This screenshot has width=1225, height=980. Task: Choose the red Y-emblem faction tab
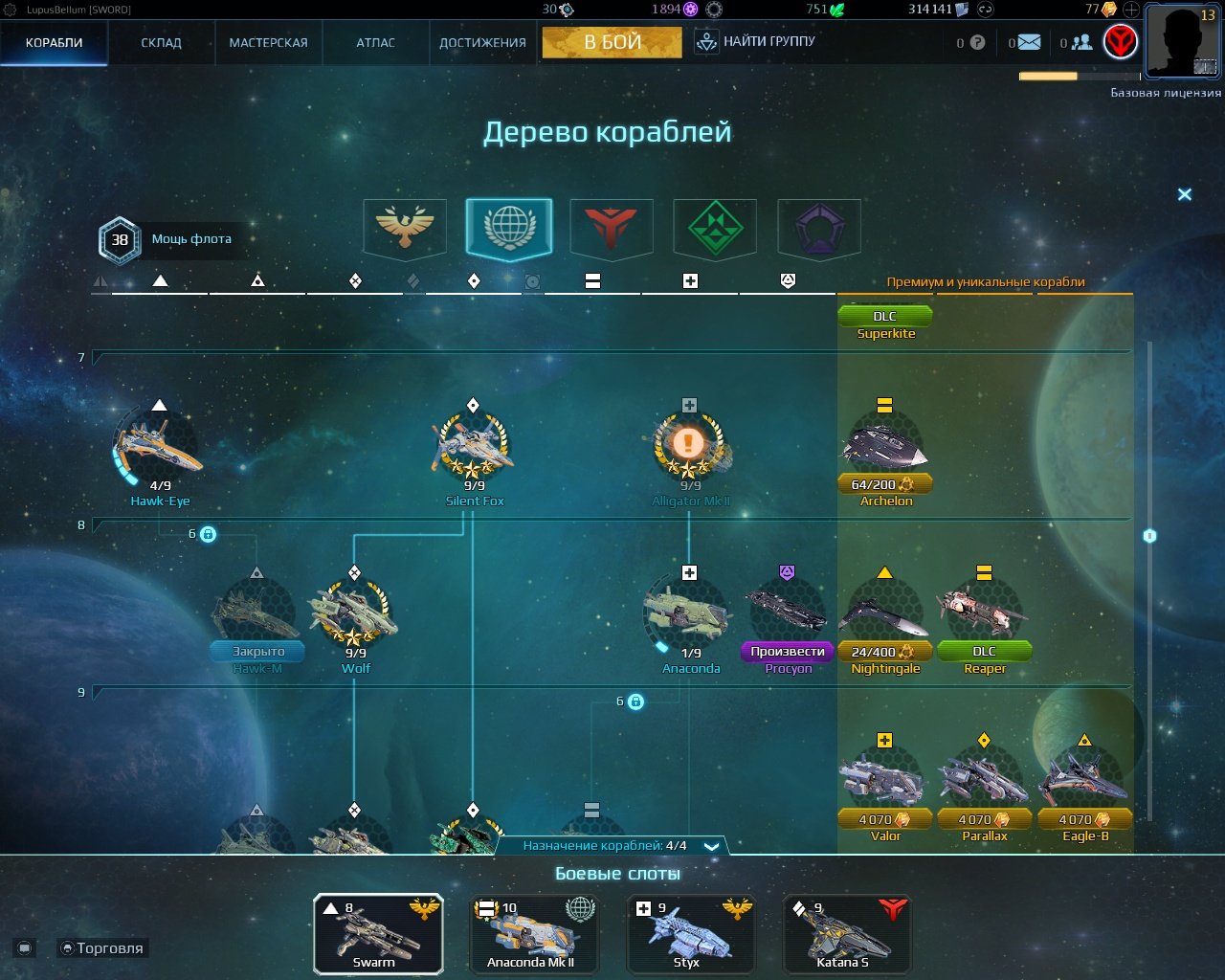(x=612, y=228)
